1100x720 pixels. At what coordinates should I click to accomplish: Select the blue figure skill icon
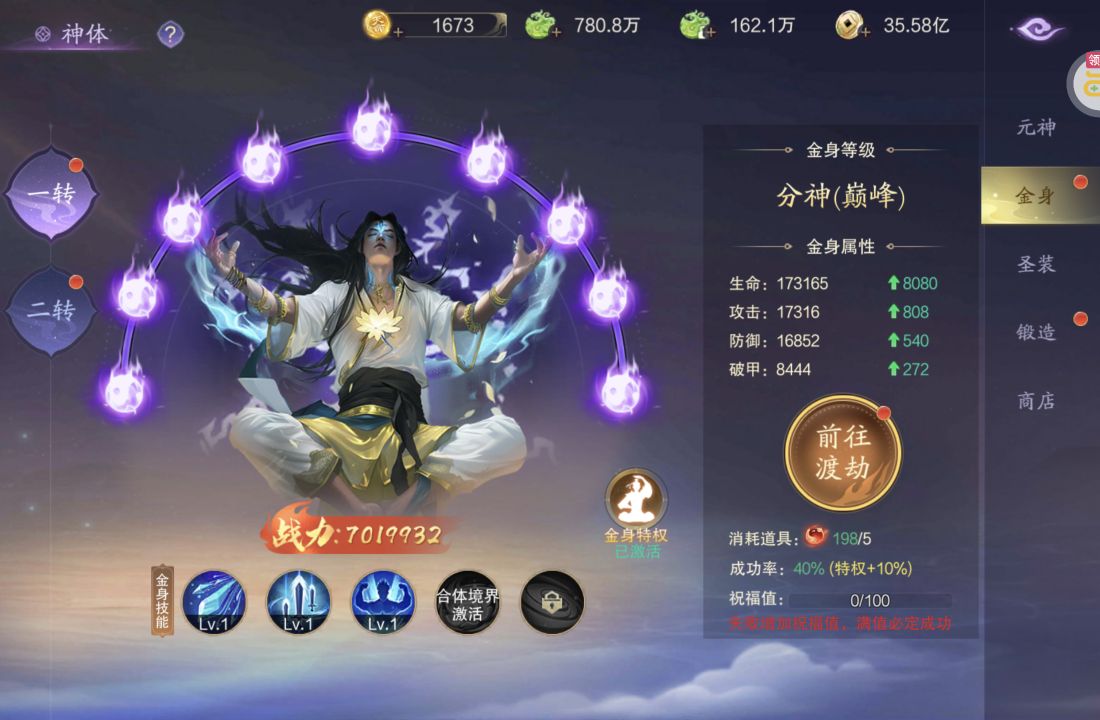(383, 602)
